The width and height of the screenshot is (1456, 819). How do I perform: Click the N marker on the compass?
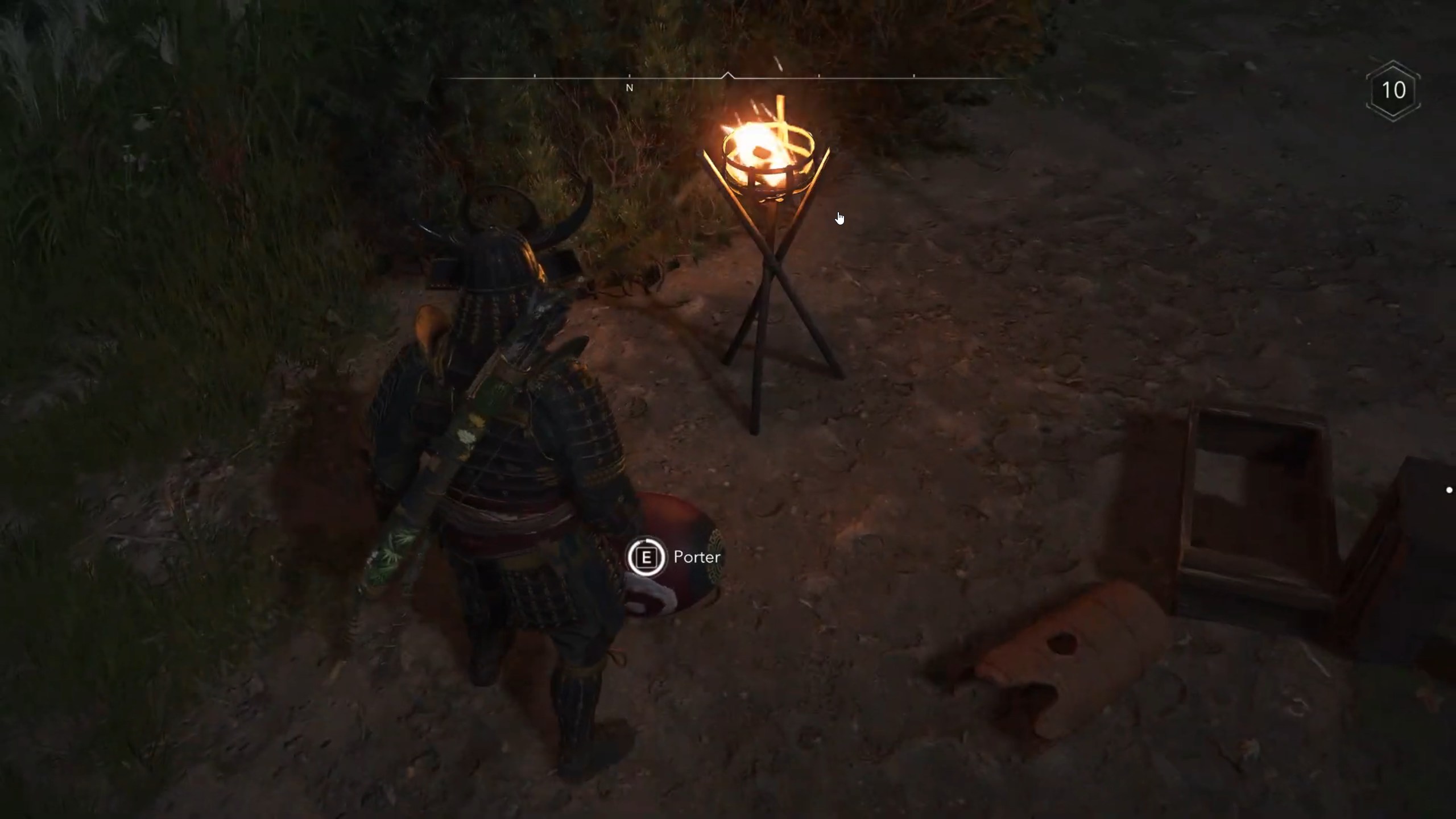tap(630, 88)
